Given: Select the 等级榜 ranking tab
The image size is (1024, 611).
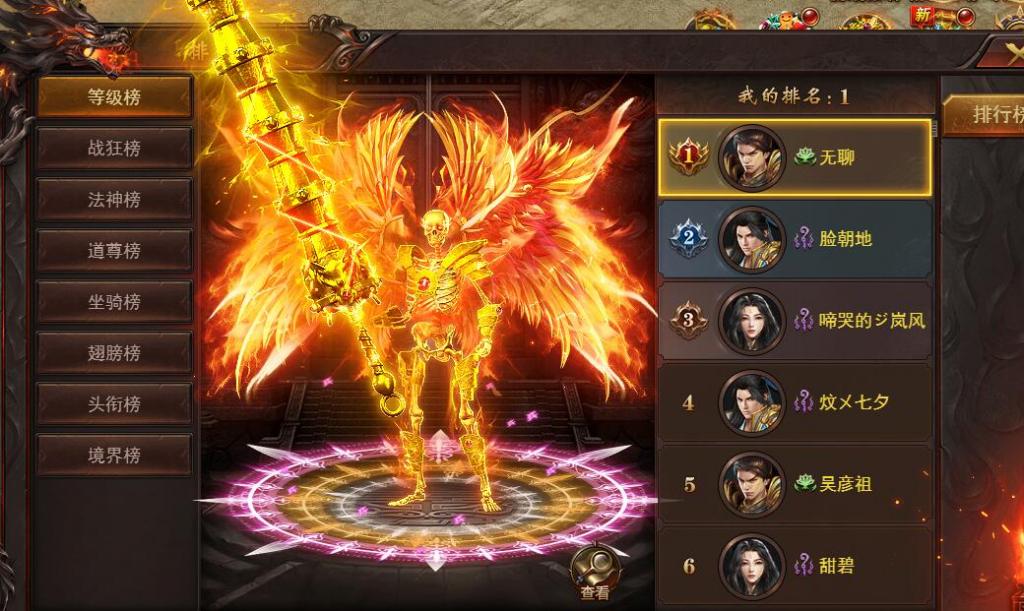Looking at the screenshot, I should [114, 97].
